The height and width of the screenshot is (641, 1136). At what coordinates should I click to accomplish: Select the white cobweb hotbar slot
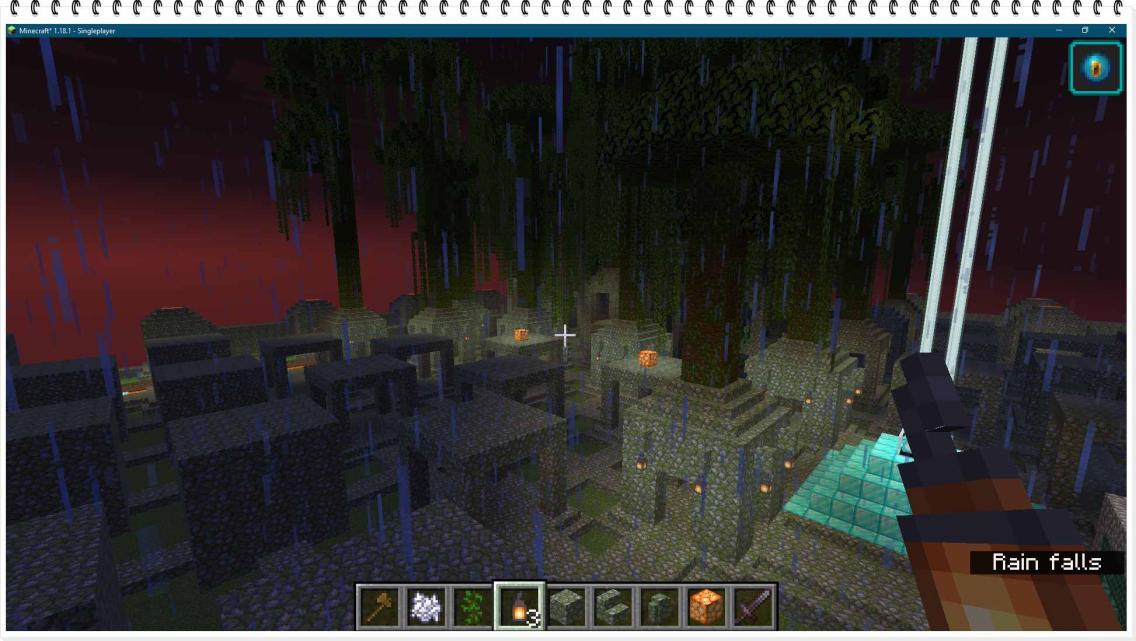point(427,606)
